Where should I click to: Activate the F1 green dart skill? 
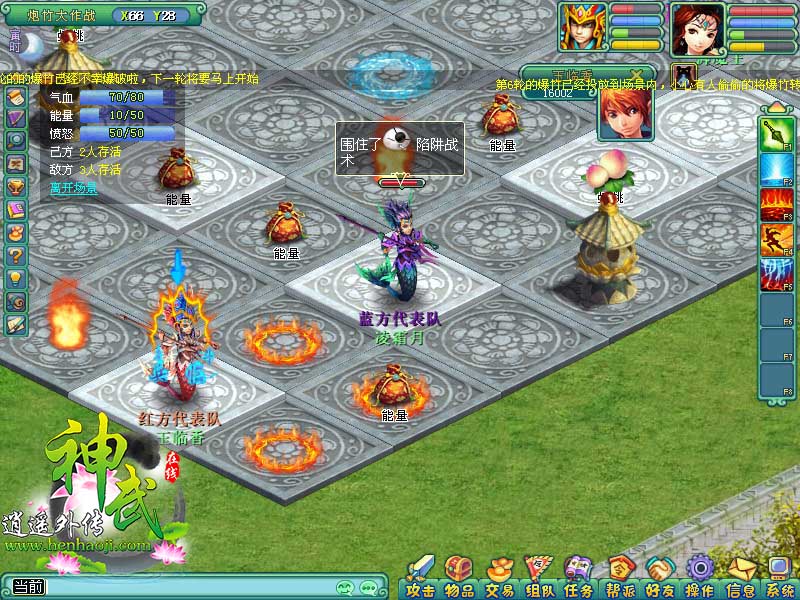click(777, 134)
